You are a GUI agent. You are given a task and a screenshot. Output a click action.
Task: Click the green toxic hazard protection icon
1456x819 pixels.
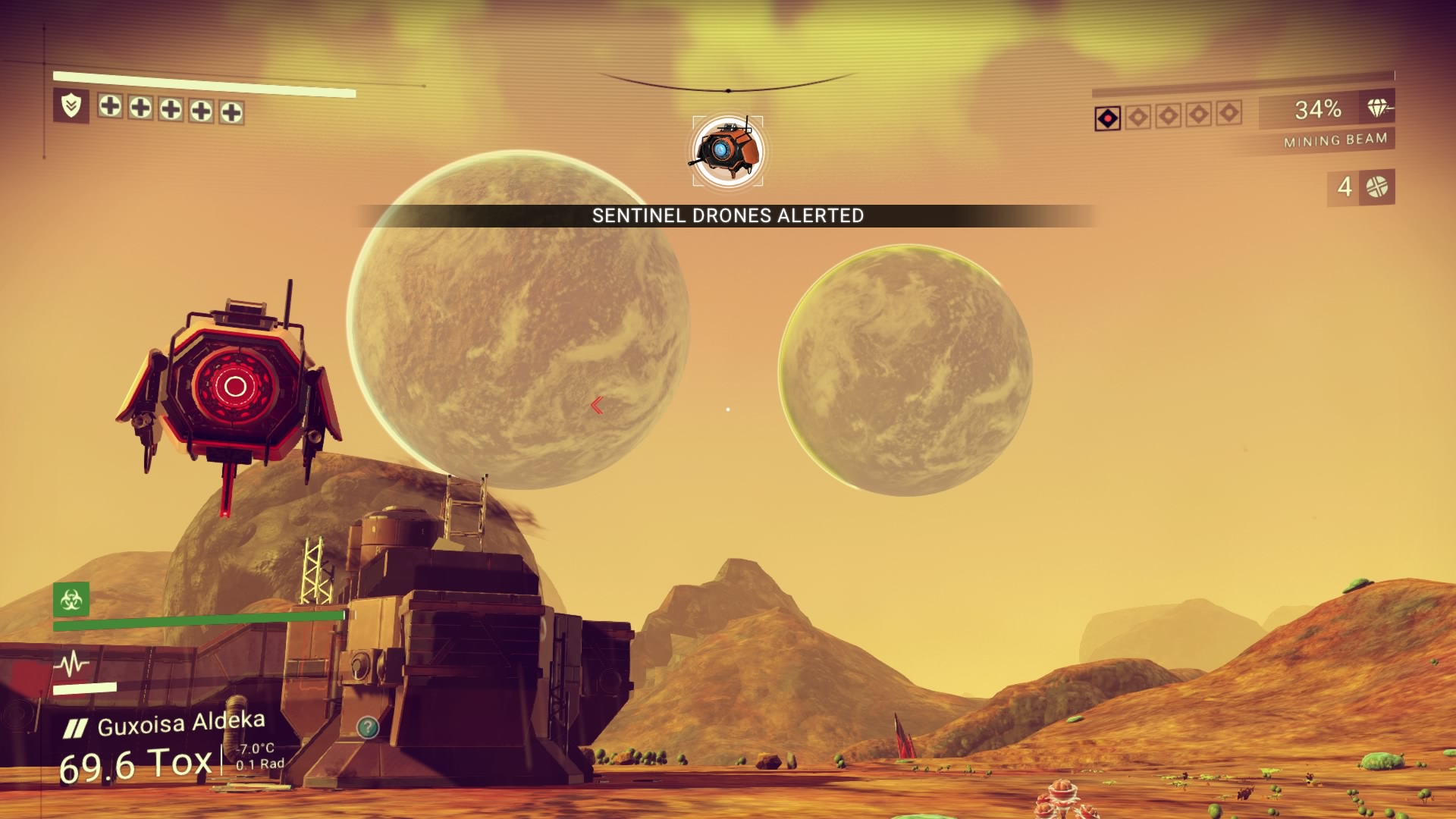point(71,599)
